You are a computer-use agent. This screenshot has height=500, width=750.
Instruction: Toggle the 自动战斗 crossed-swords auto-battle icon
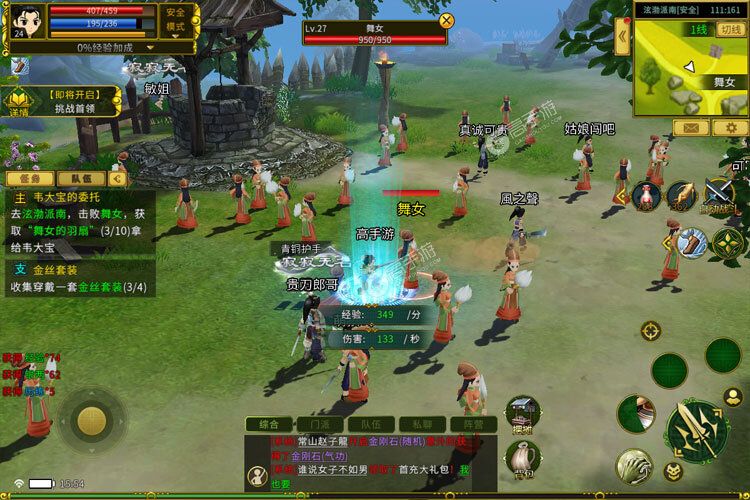click(x=720, y=194)
